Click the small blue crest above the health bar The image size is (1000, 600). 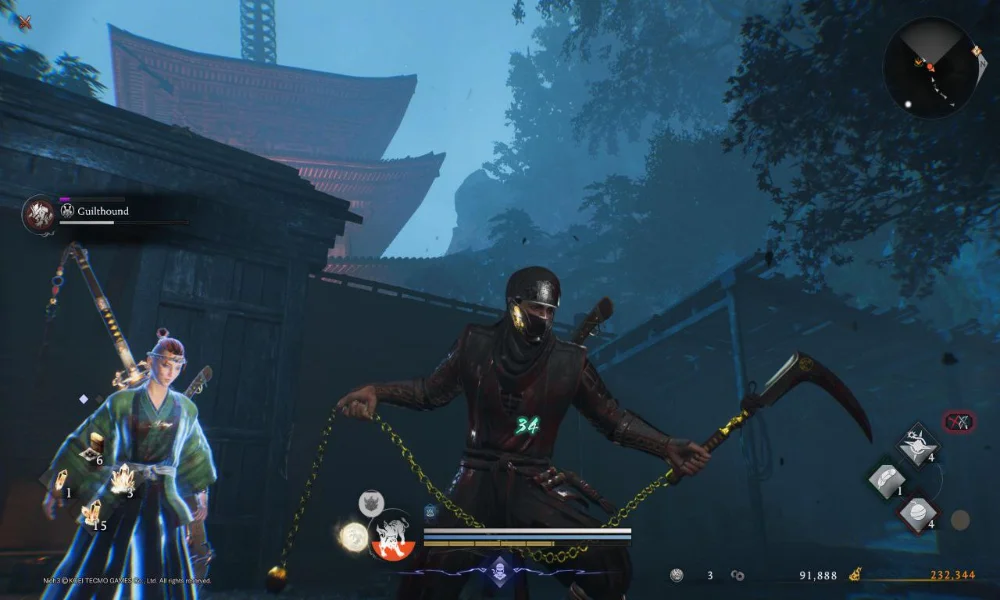click(430, 511)
